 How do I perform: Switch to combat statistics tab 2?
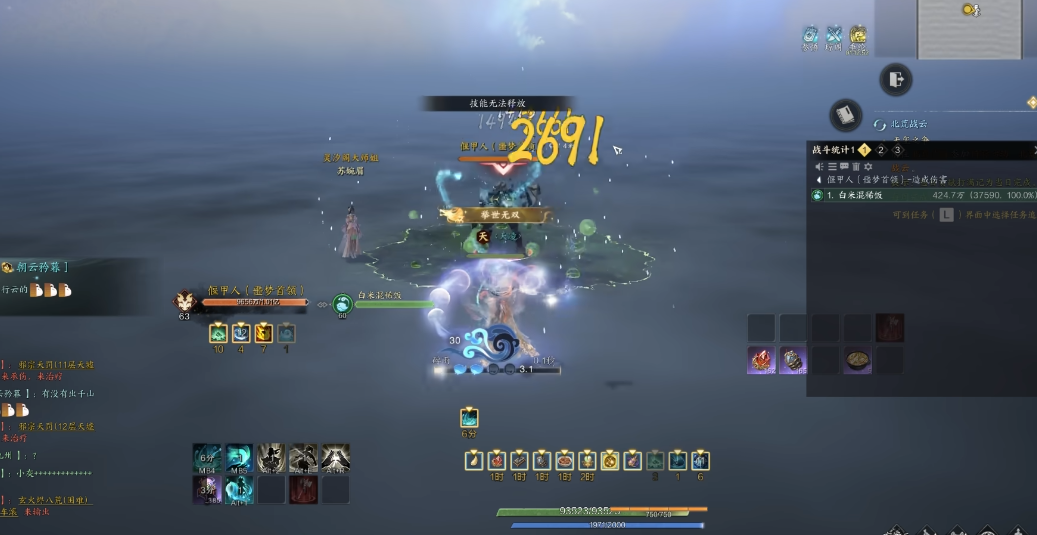click(x=881, y=150)
